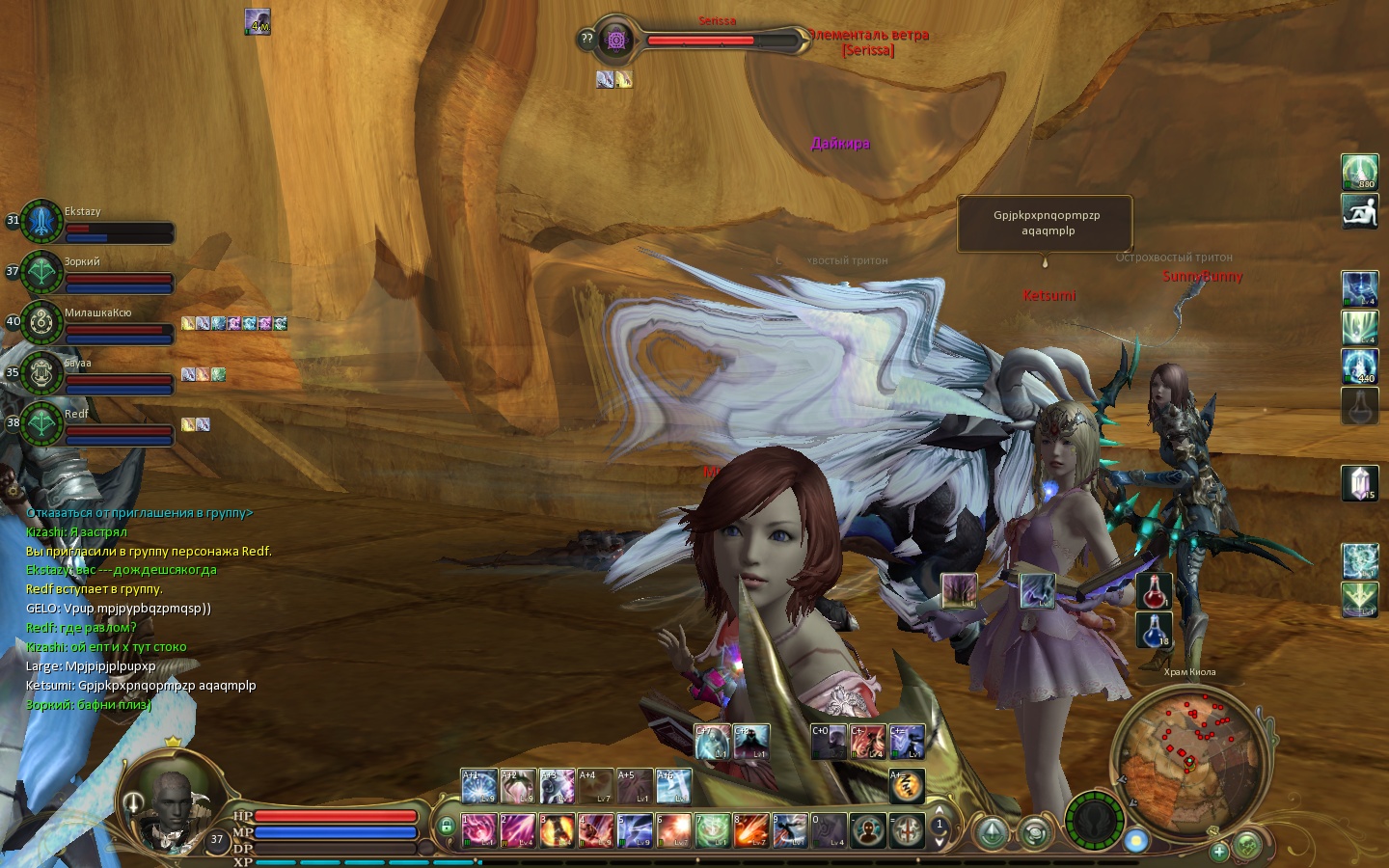Activate the Ctrl+7 winged figure skill
1389x868 pixels.
click(x=712, y=742)
